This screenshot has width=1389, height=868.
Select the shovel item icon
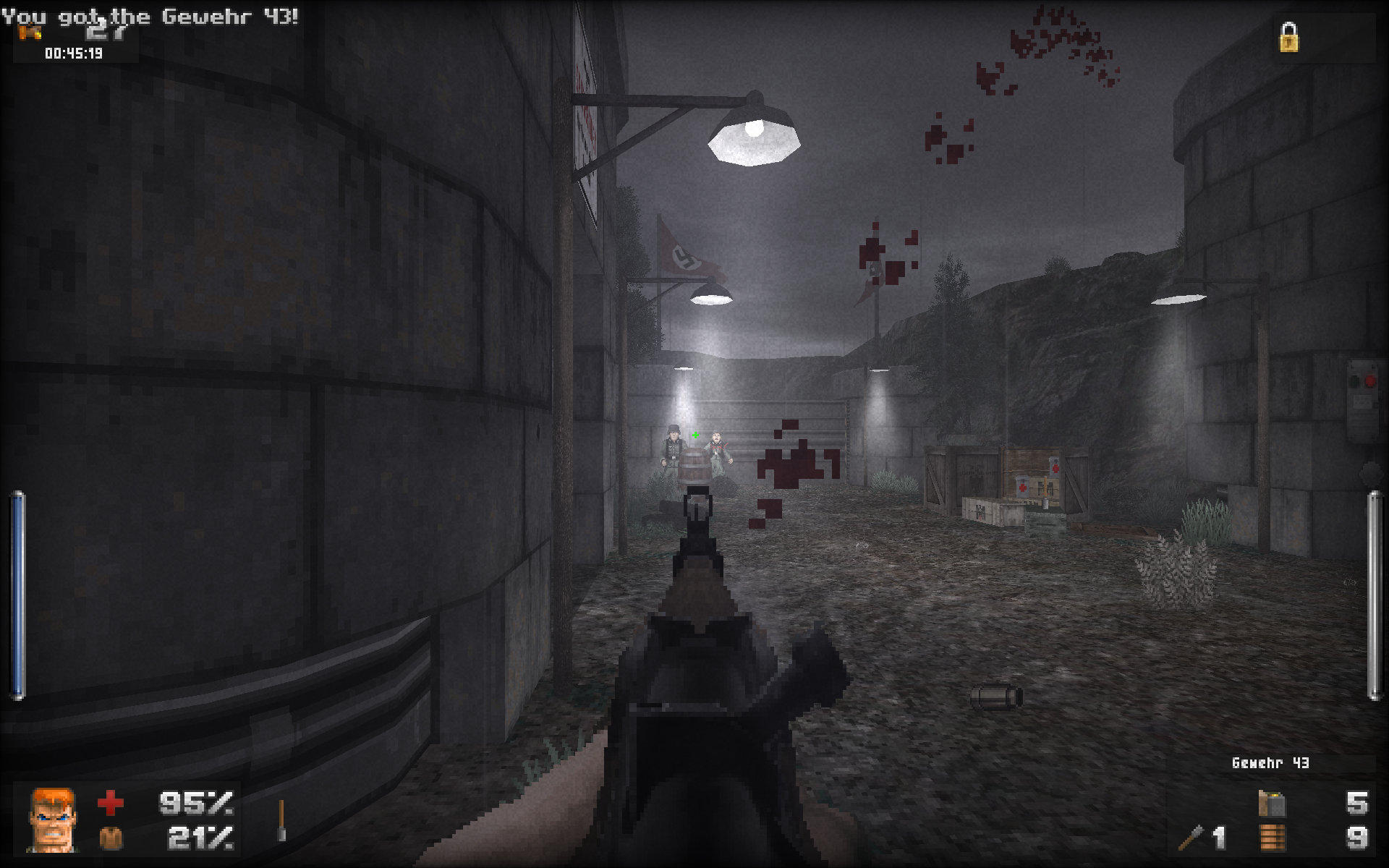pos(281,821)
